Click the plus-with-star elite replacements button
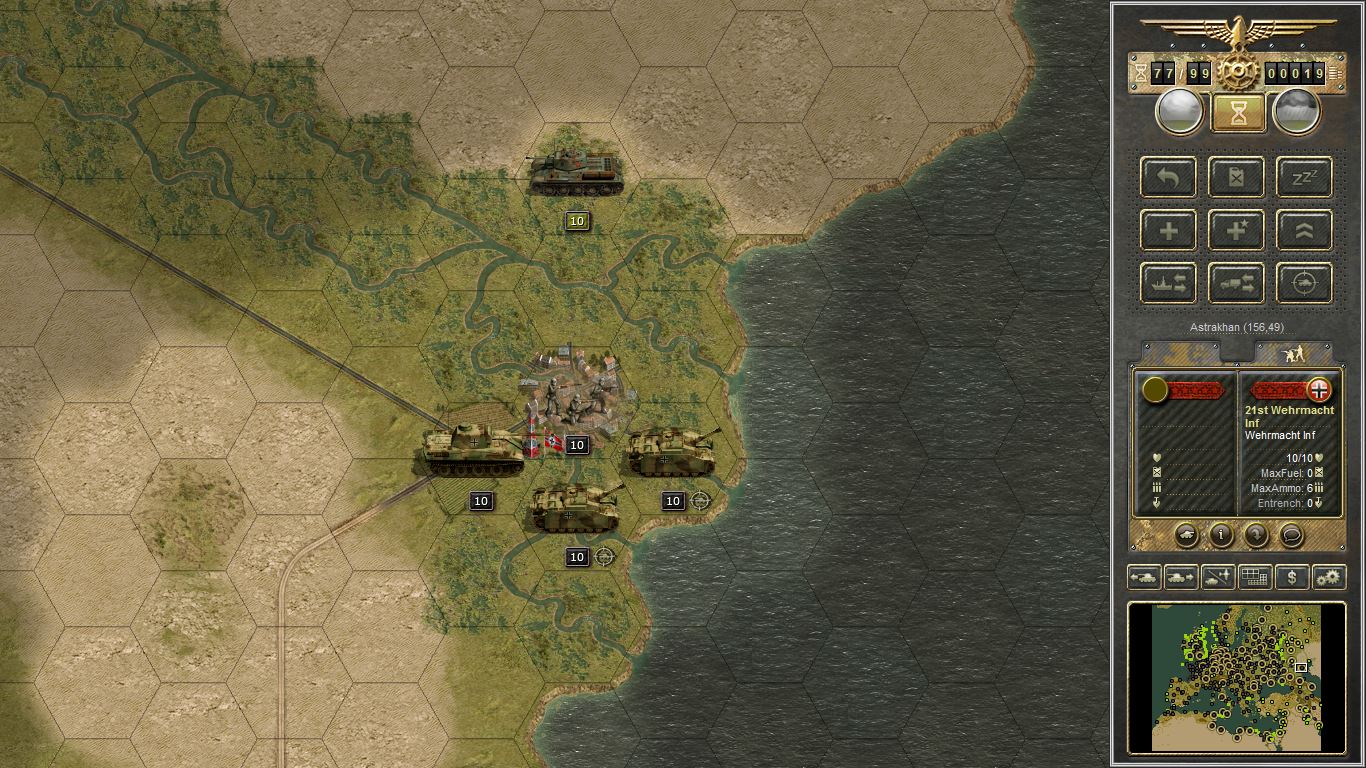The width and height of the screenshot is (1366, 768). point(1237,230)
